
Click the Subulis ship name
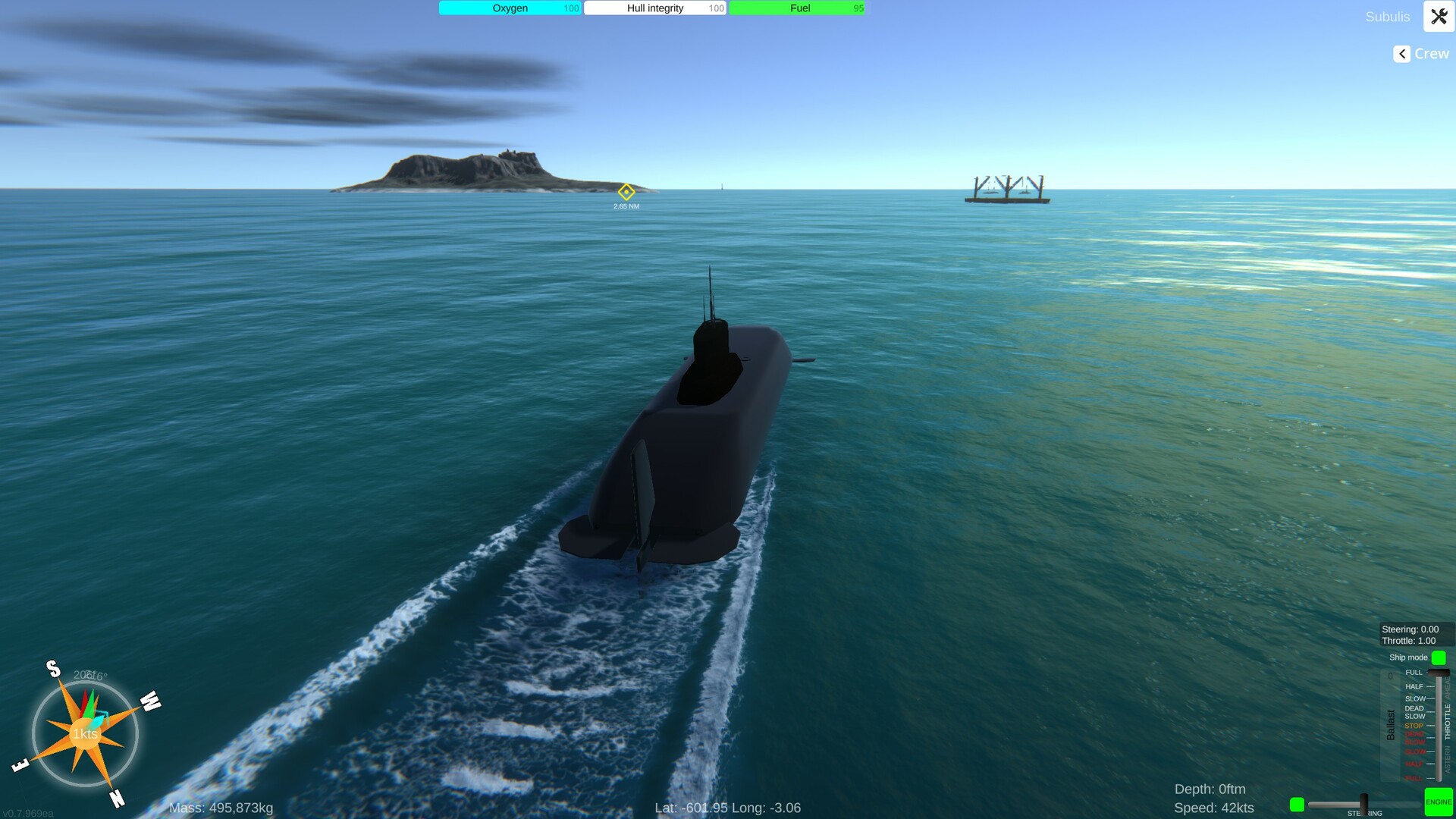[1387, 16]
